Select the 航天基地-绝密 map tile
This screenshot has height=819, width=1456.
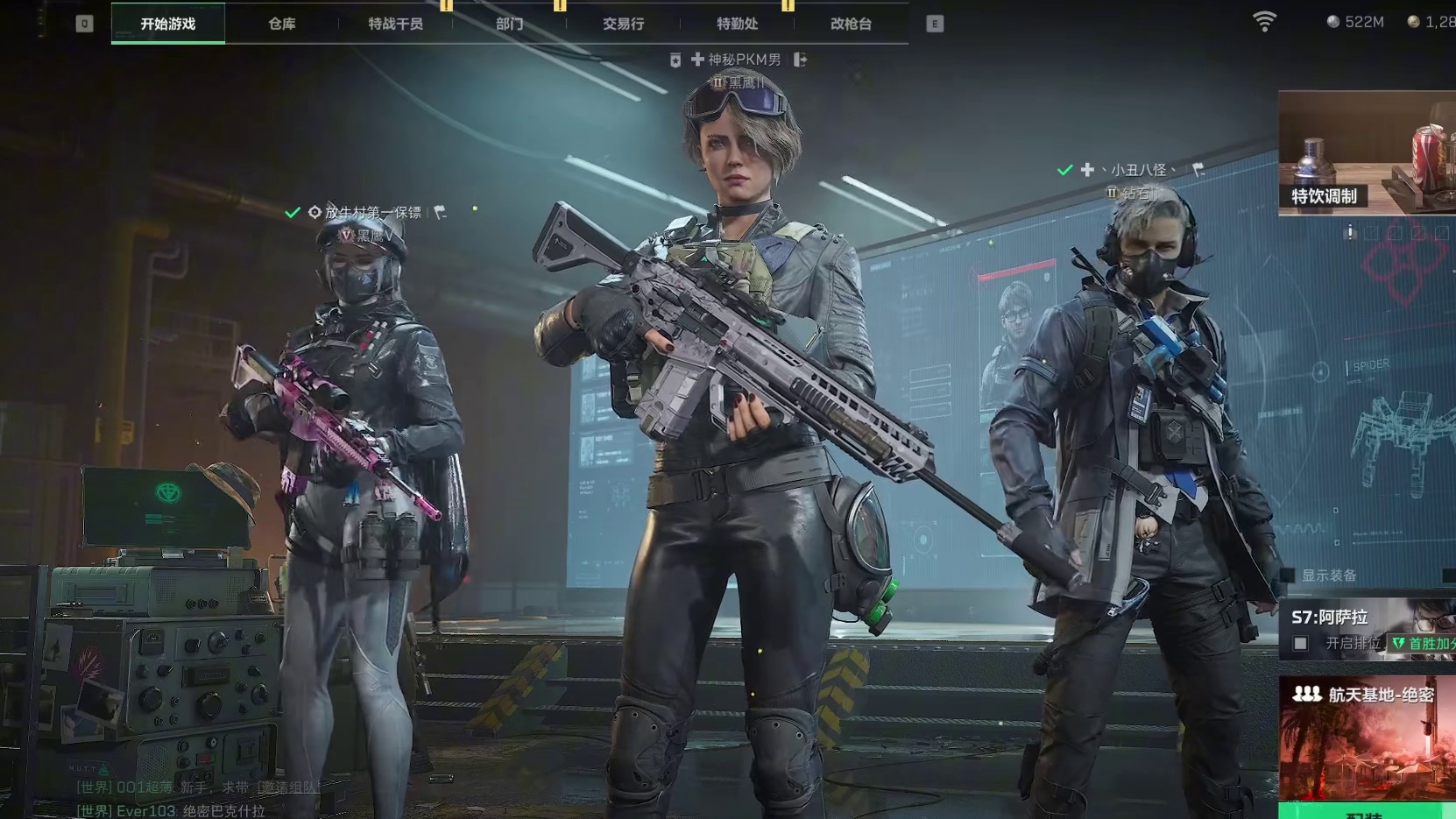[1367, 740]
